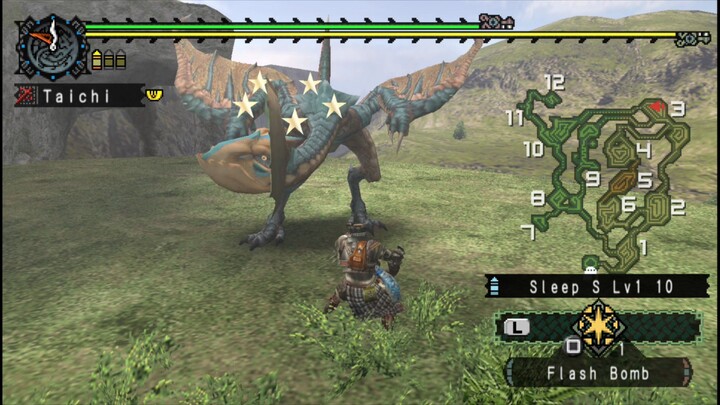Image resolution: width=720 pixels, height=405 pixels.
Task: Select the Taichi player name tag
Action: click(x=78, y=96)
